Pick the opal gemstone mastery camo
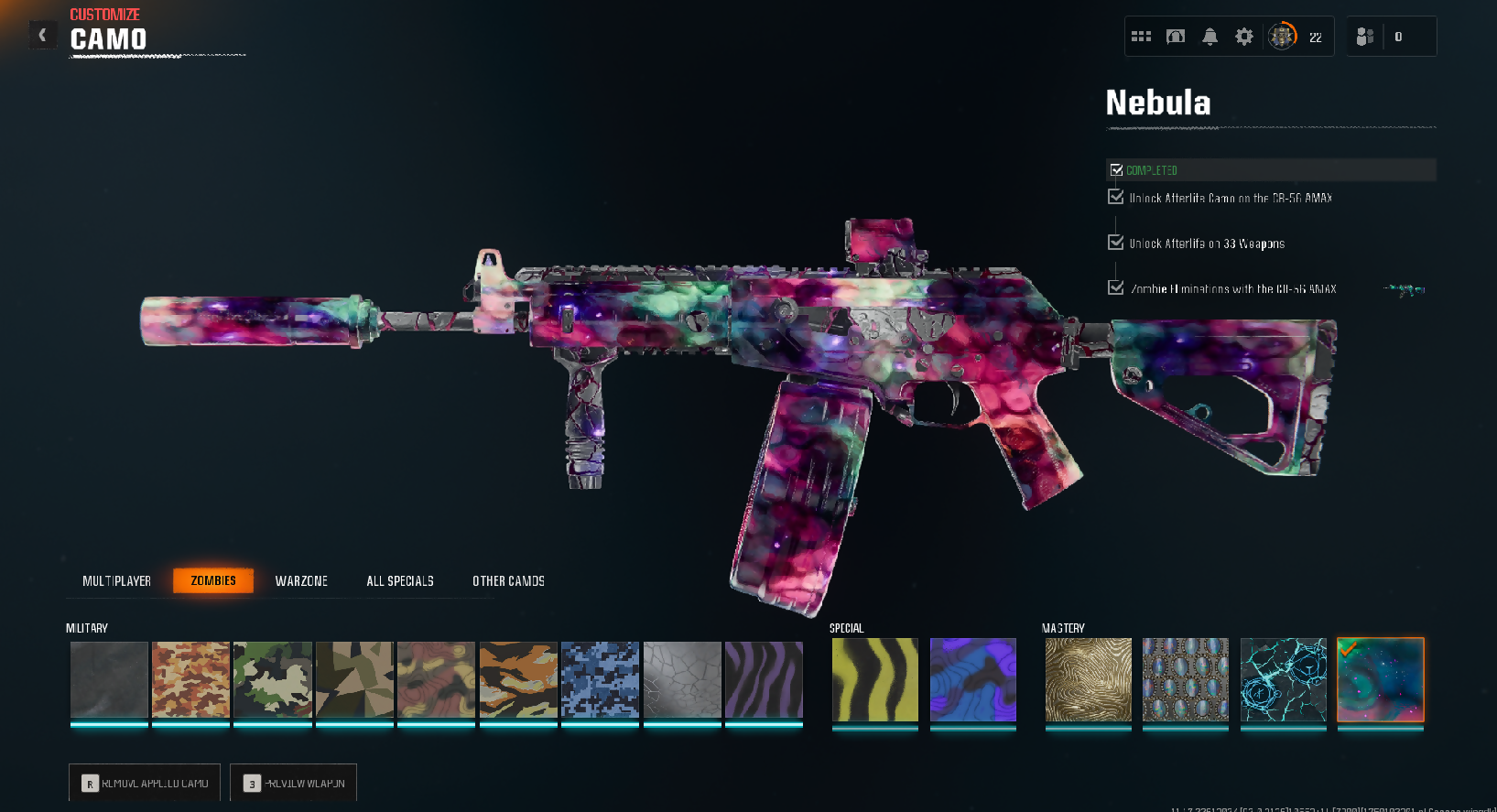 point(1186,679)
